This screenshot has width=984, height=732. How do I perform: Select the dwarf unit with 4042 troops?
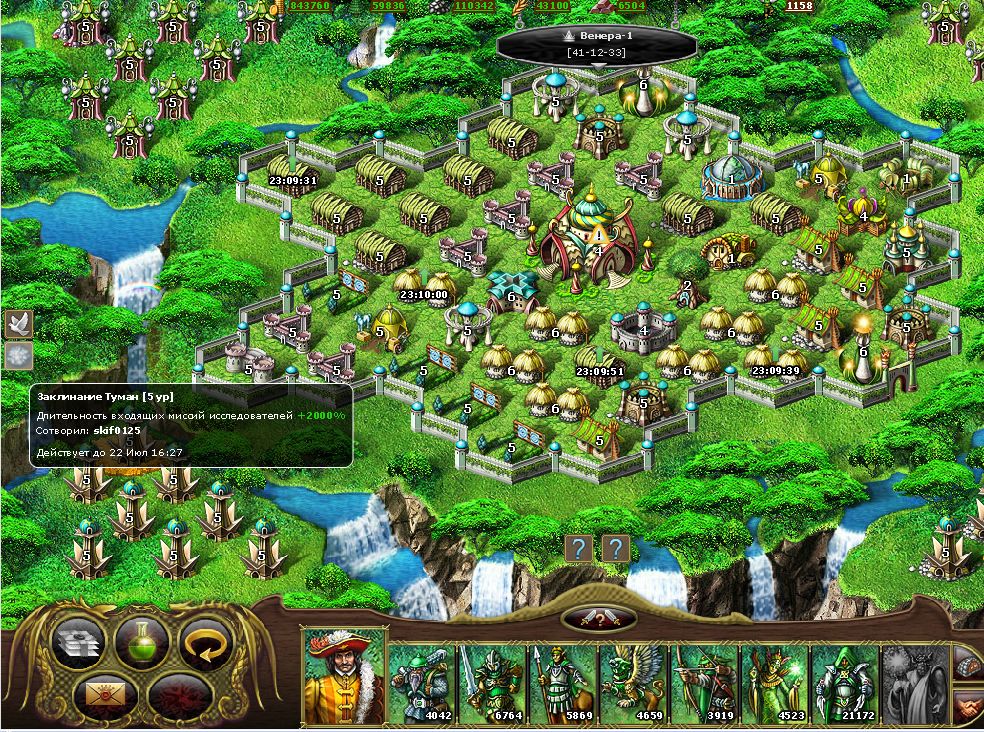point(421,684)
